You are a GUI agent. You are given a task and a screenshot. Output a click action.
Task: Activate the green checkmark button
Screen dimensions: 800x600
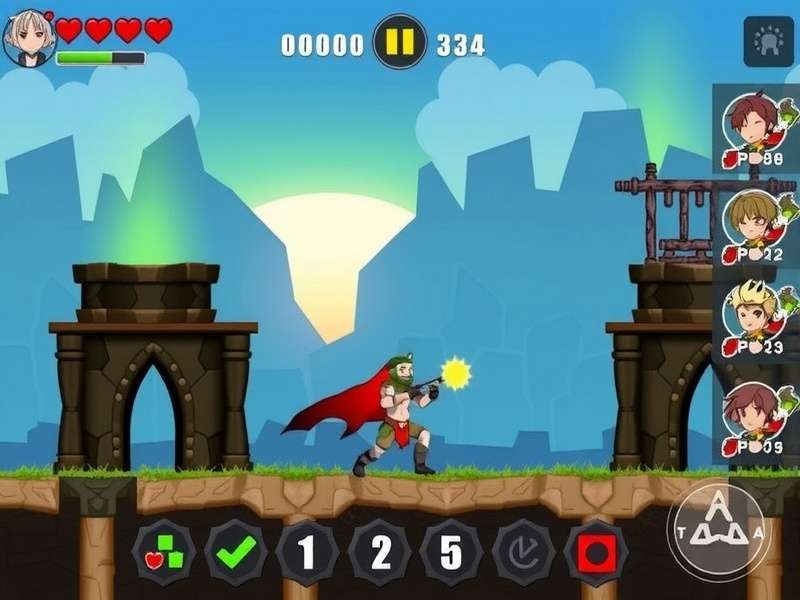pyautogui.click(x=236, y=552)
